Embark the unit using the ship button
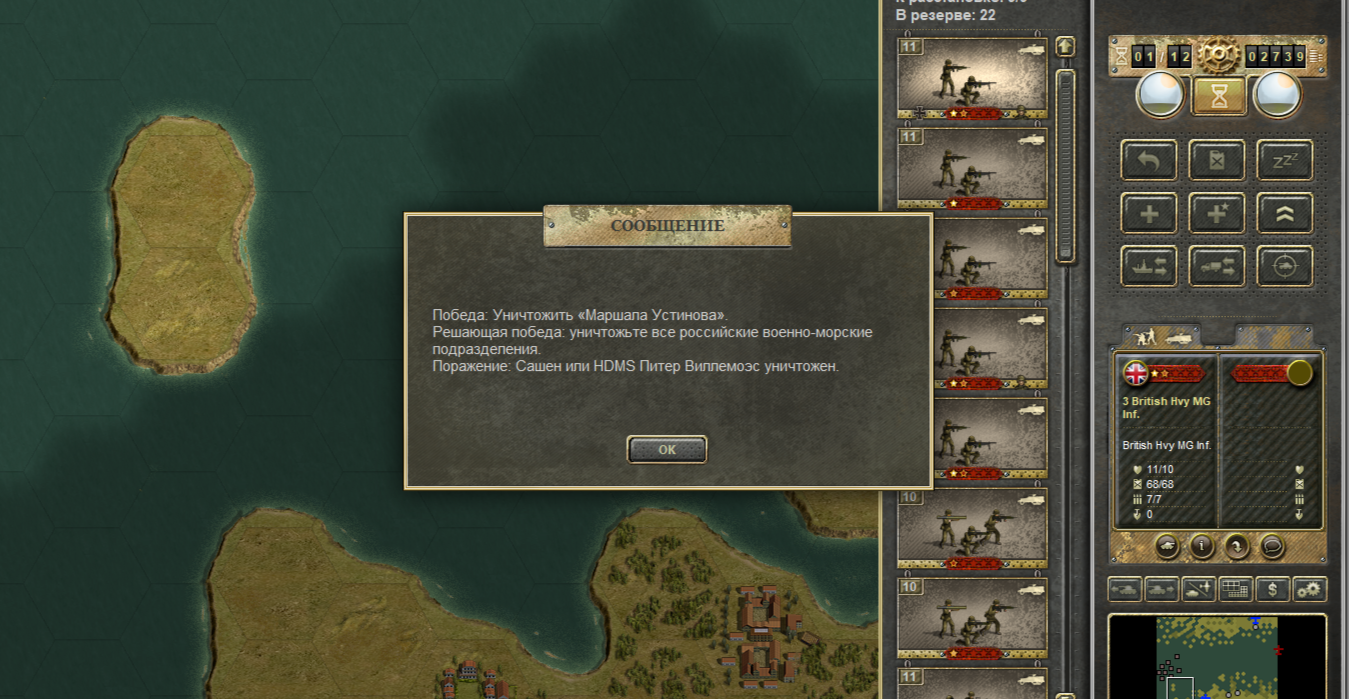Viewport: 1349px width, 699px height. (1149, 266)
